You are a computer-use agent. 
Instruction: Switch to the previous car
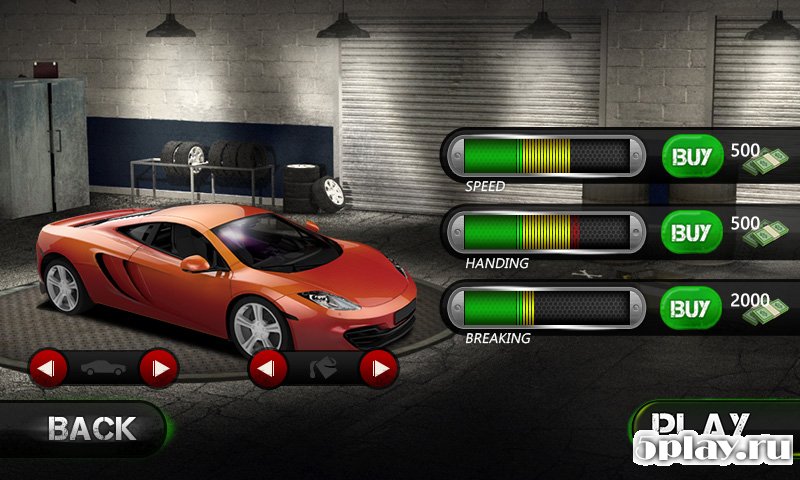[48, 369]
